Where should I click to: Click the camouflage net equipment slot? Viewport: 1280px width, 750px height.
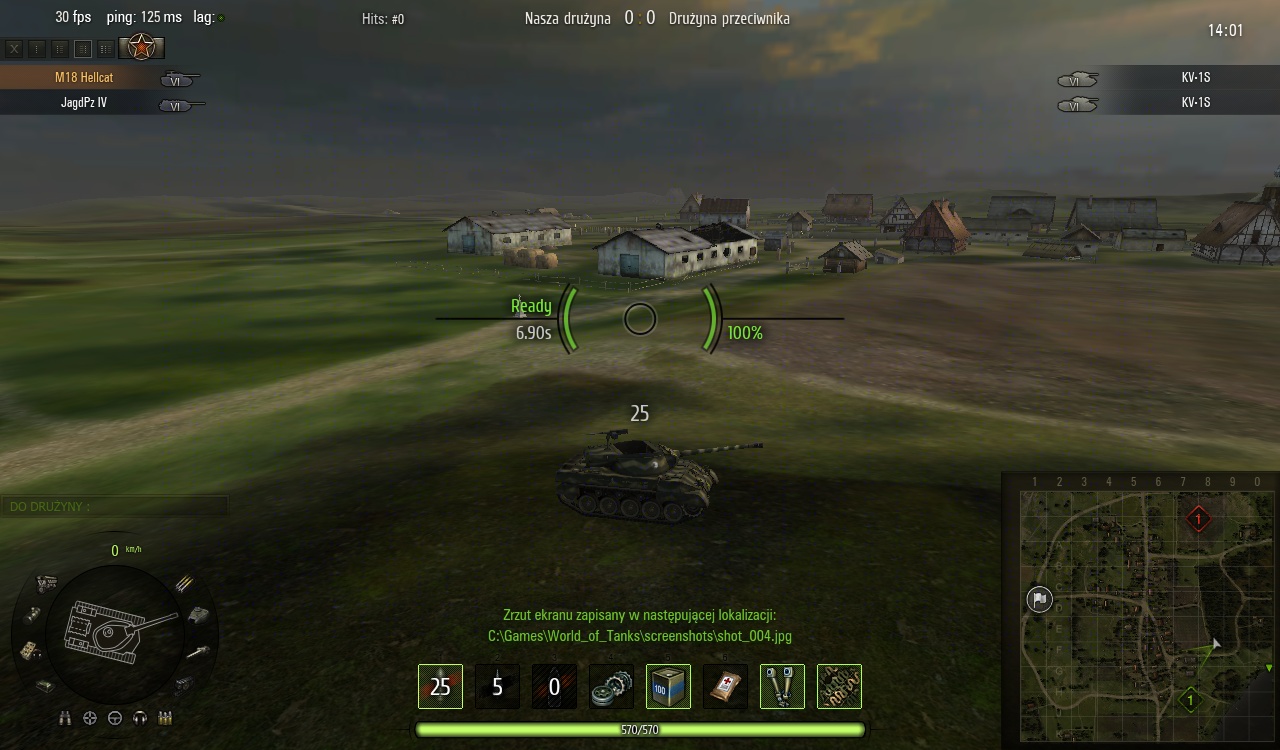(839, 687)
